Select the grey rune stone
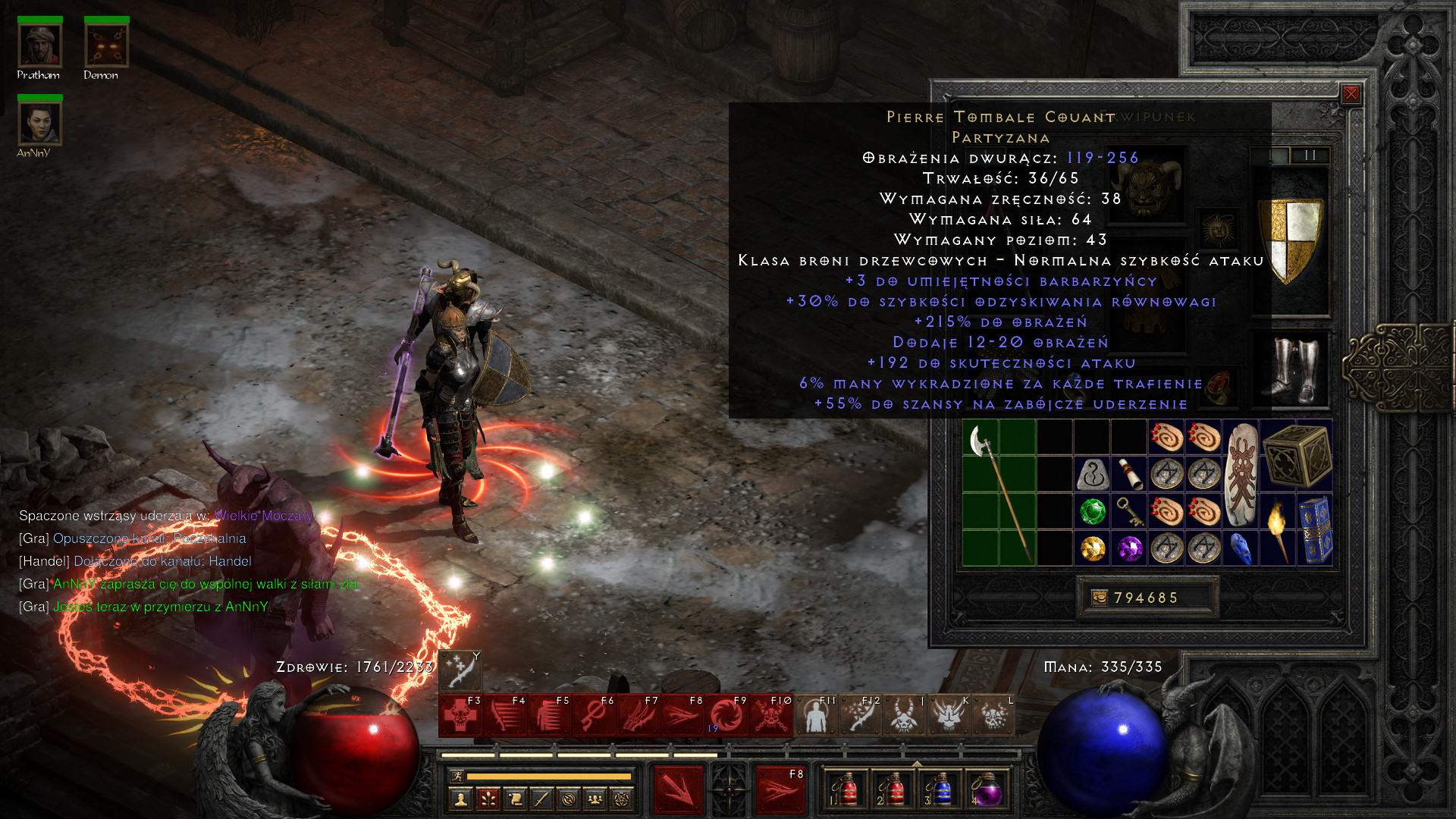1456x819 pixels. [x=1092, y=475]
